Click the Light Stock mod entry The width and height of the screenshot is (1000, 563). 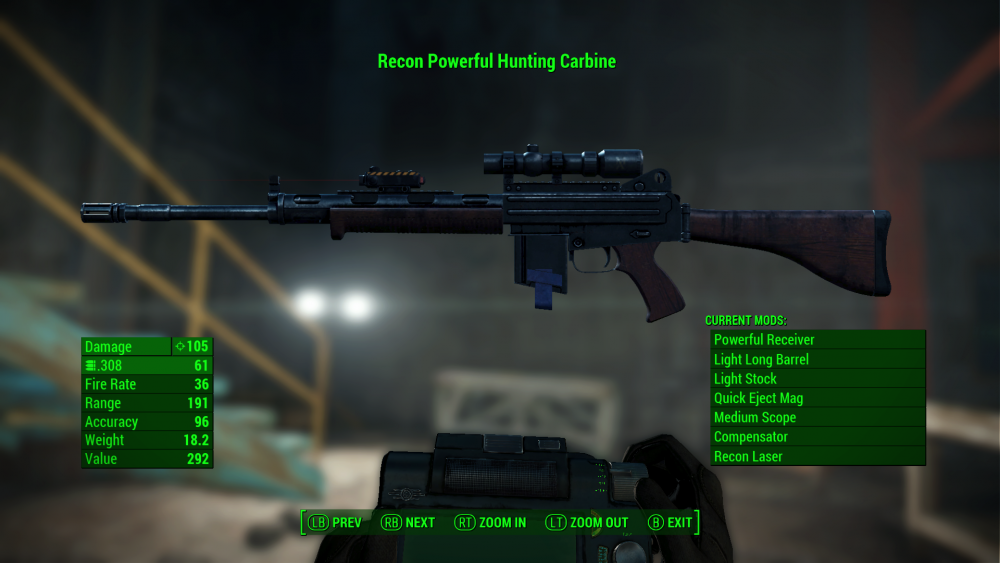817,379
